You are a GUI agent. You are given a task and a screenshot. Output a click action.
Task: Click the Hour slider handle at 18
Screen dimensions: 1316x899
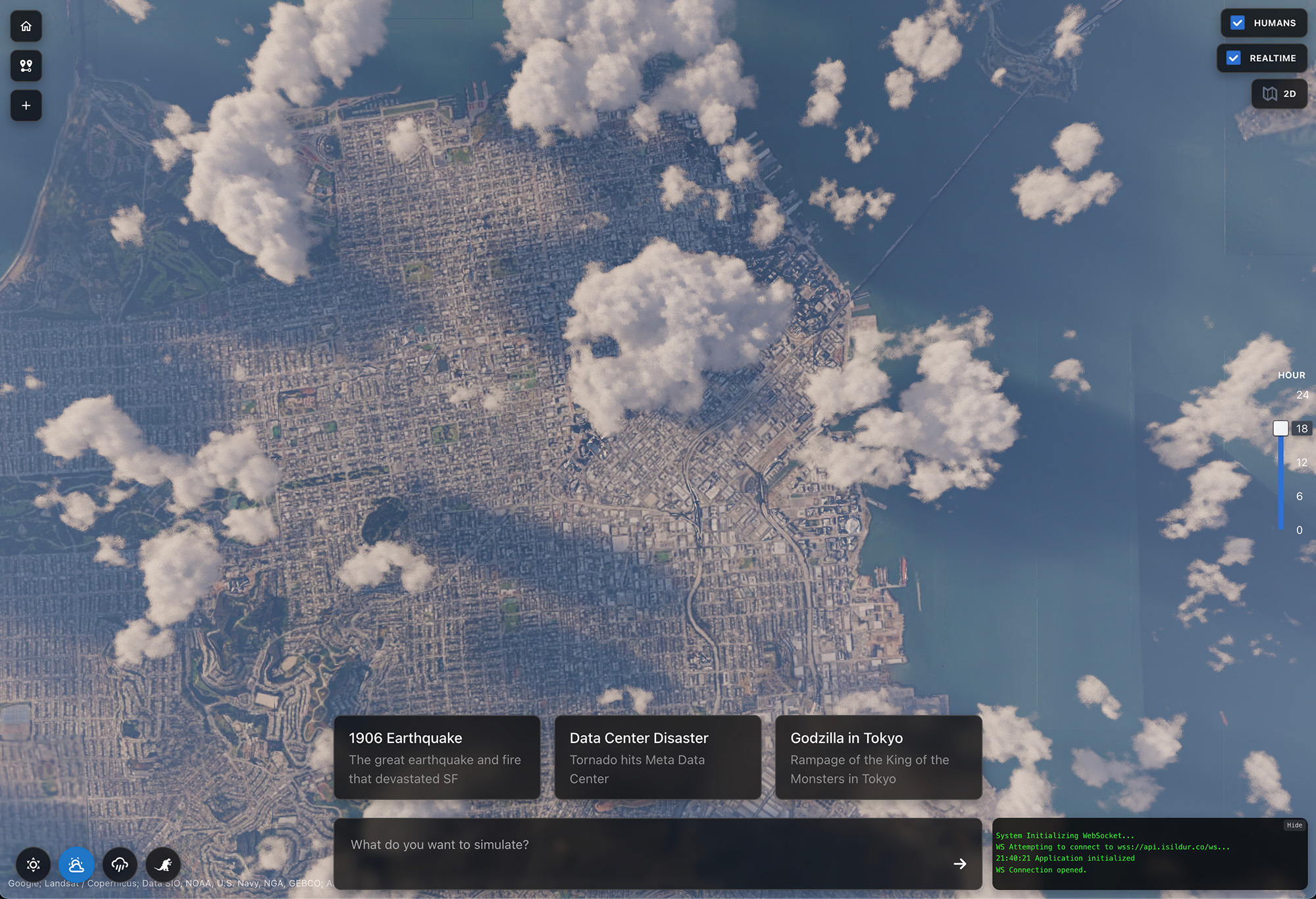tap(1280, 428)
